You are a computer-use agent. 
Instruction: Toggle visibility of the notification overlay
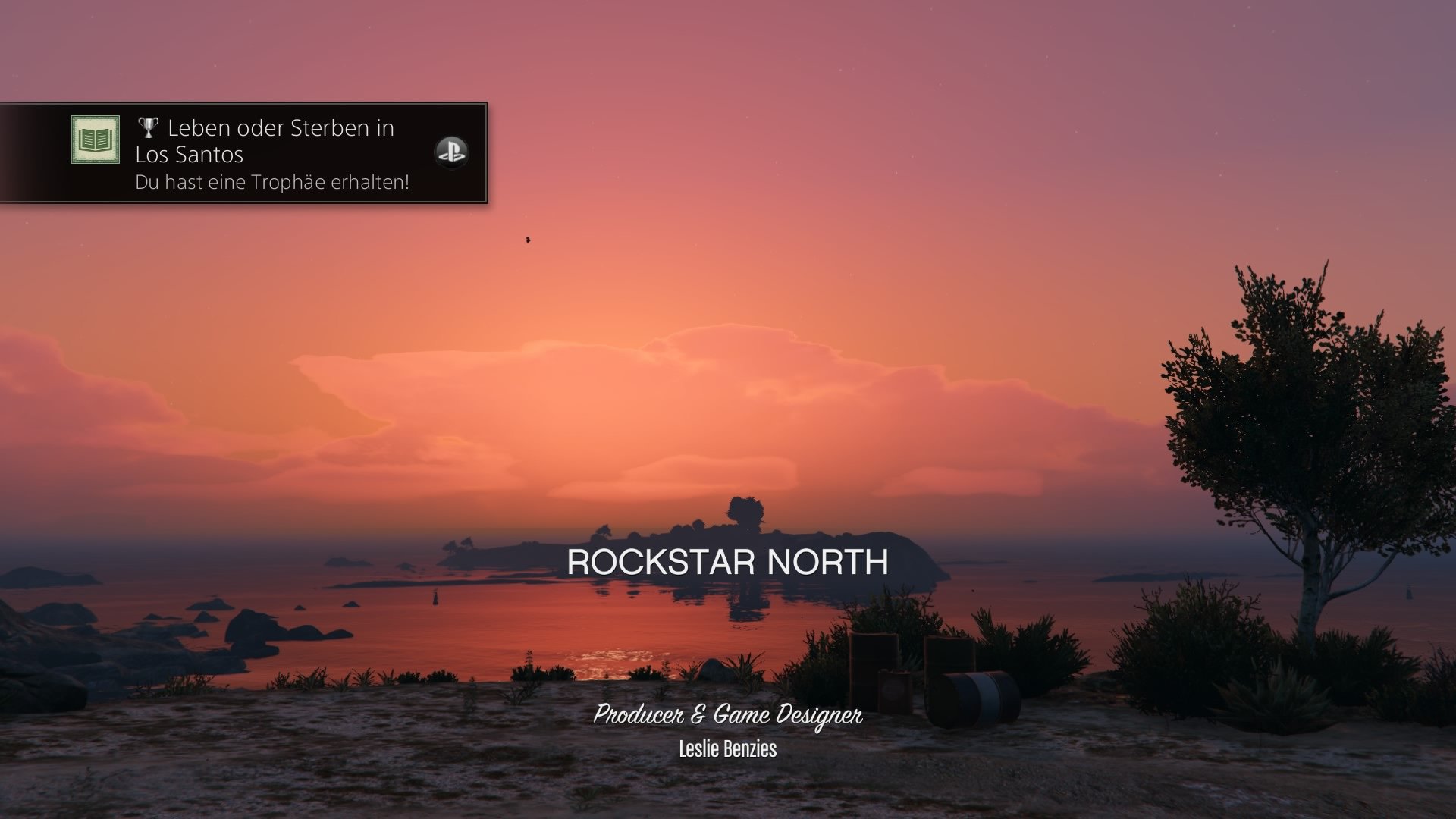[x=243, y=152]
